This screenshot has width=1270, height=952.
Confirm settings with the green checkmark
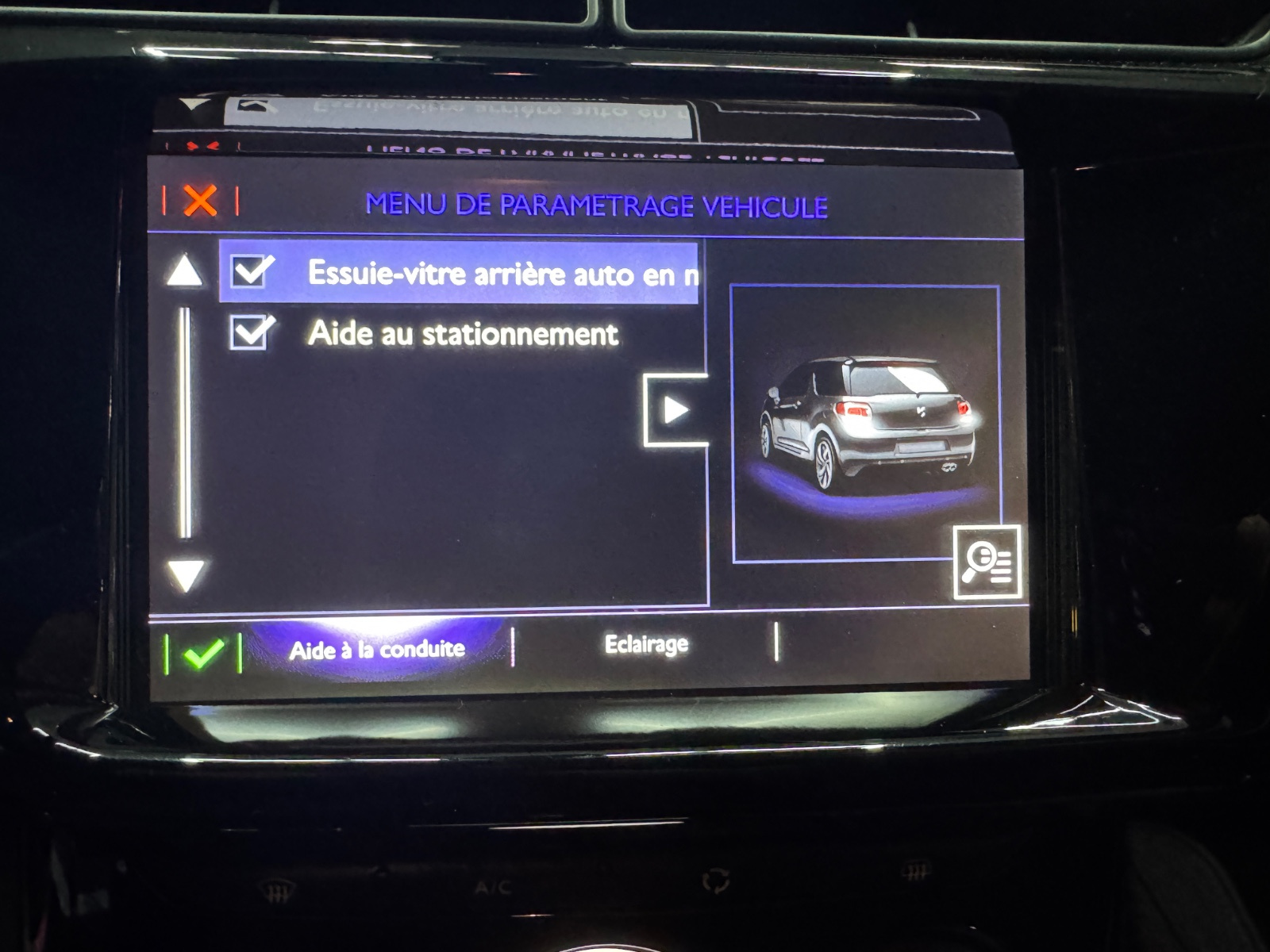(203, 654)
